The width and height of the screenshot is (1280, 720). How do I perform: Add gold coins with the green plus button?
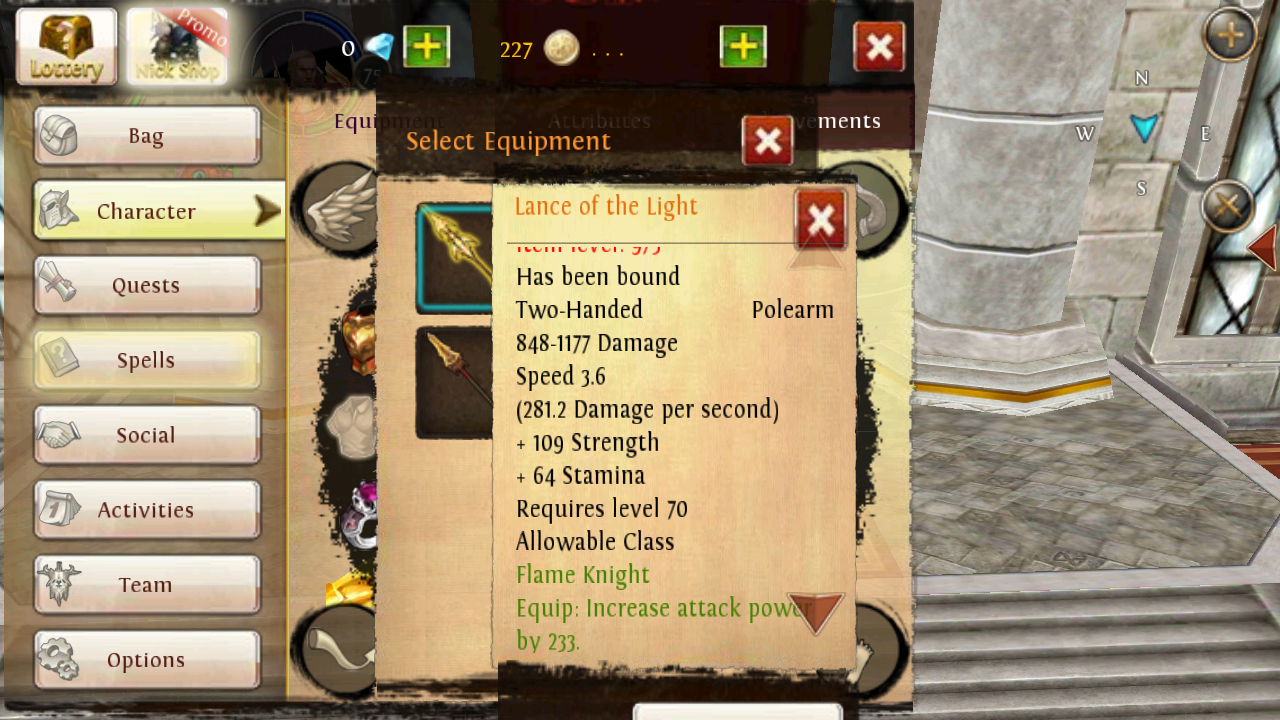click(743, 47)
